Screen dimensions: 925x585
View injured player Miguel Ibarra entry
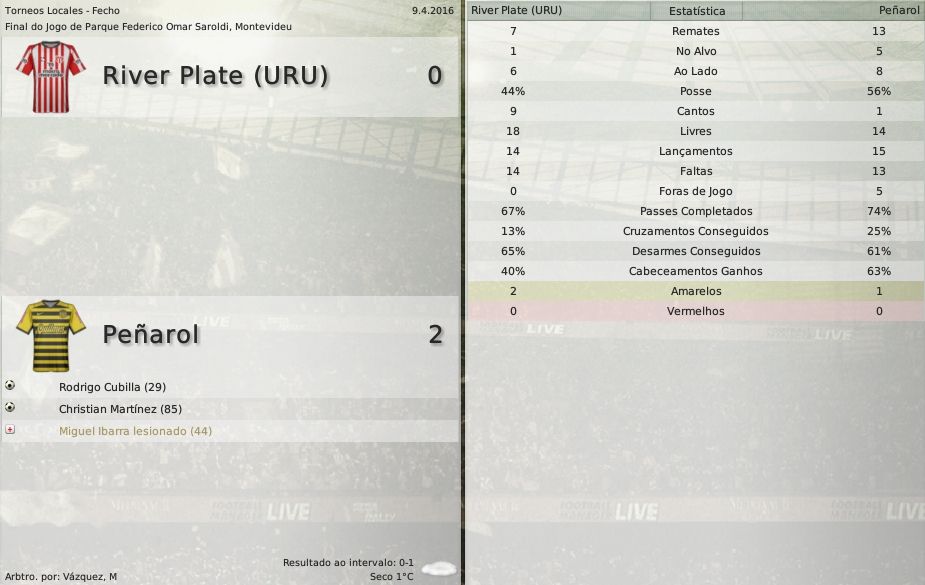[135, 431]
